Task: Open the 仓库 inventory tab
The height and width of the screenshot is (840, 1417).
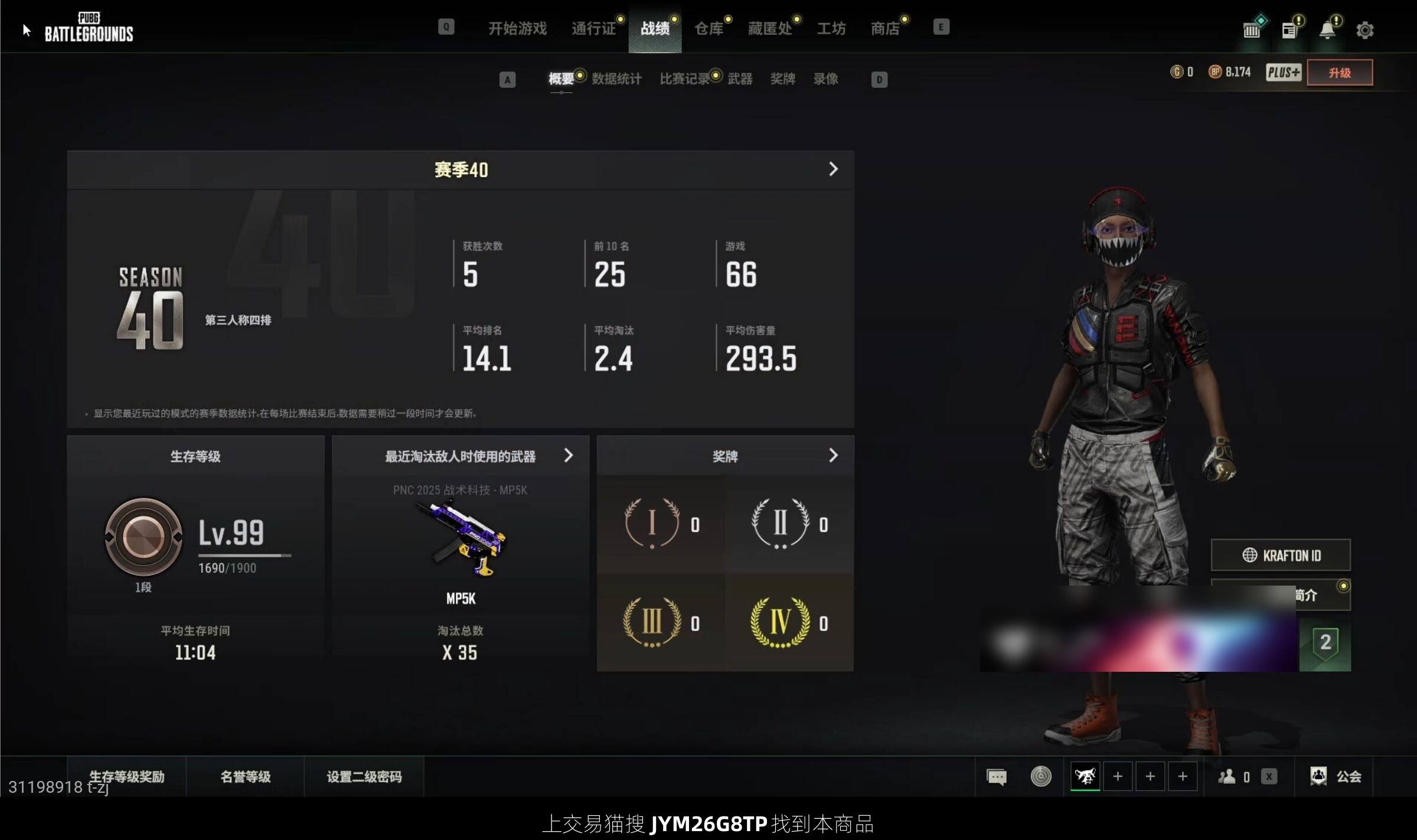Action: [708, 28]
